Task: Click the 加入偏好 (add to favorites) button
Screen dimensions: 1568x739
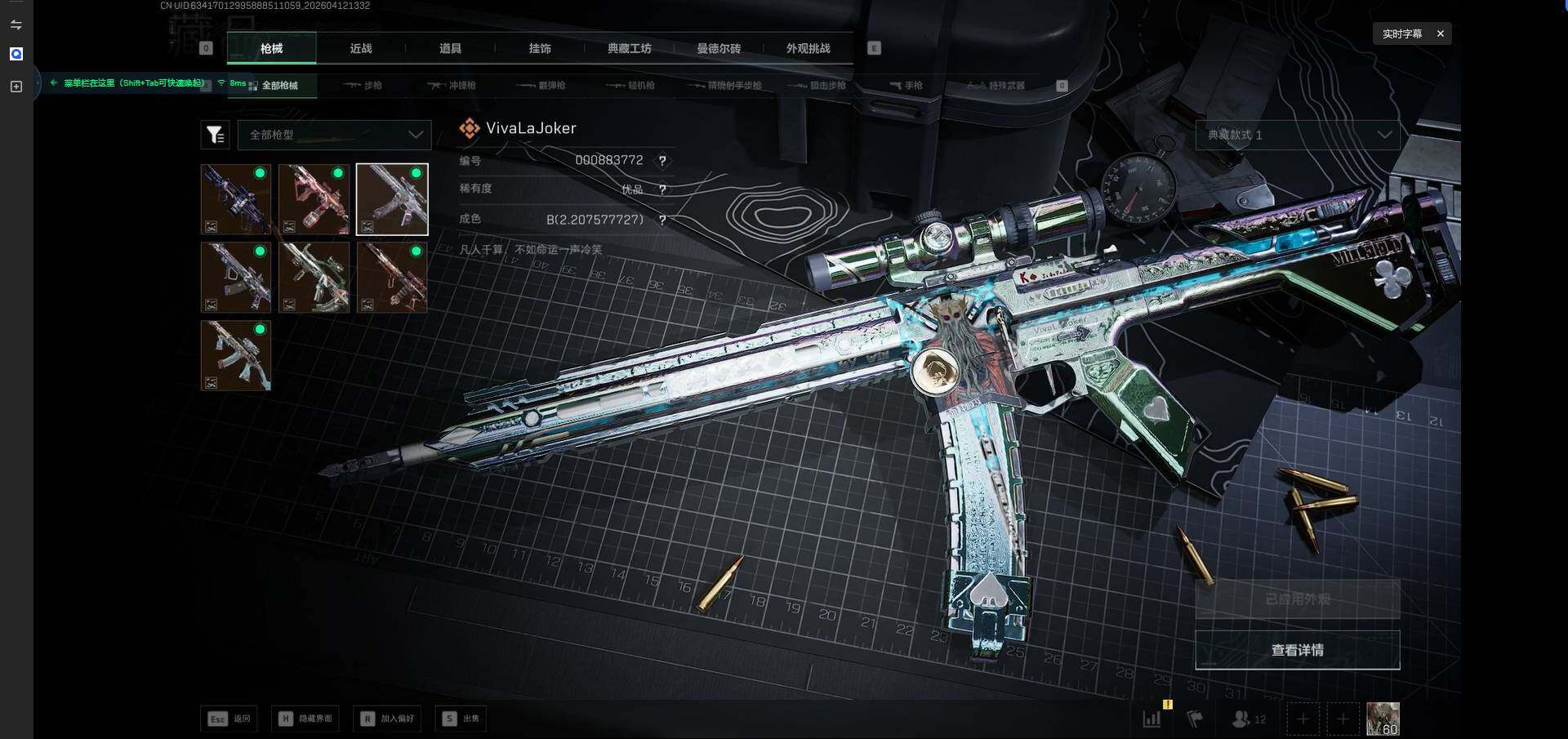Action: [x=389, y=719]
